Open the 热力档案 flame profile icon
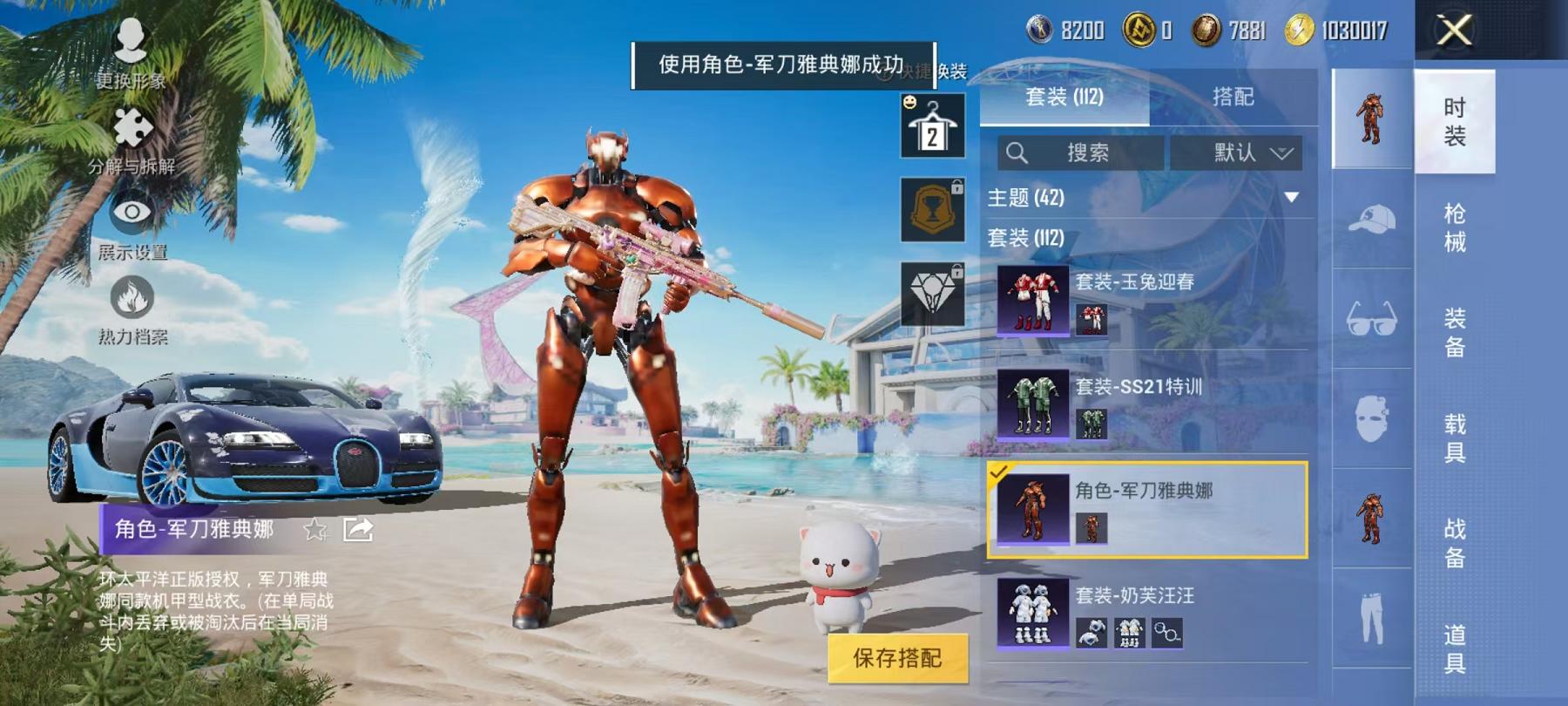The width and height of the screenshot is (1568, 706). pyautogui.click(x=132, y=296)
